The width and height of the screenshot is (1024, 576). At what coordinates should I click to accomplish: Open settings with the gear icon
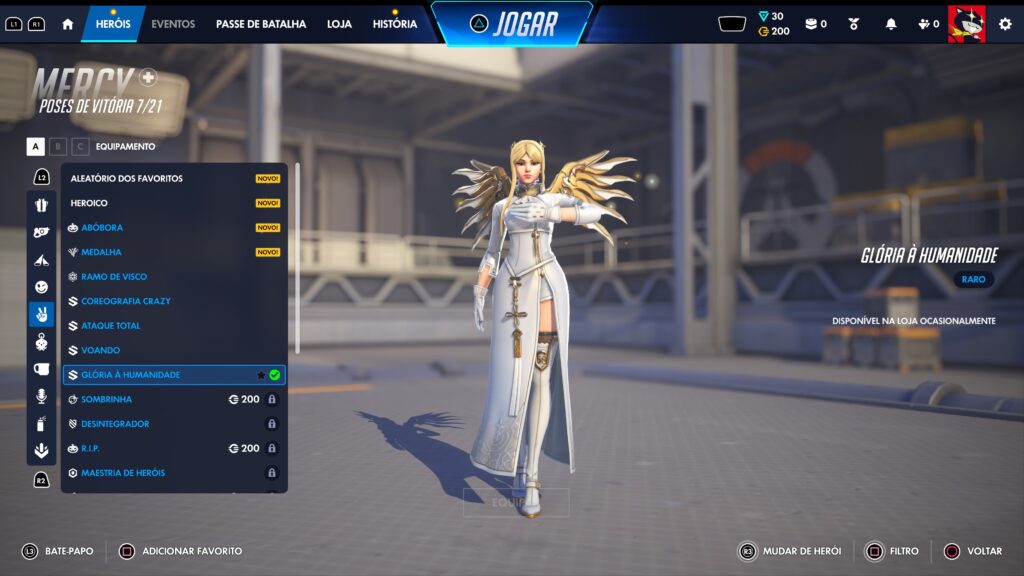pyautogui.click(x=1005, y=24)
